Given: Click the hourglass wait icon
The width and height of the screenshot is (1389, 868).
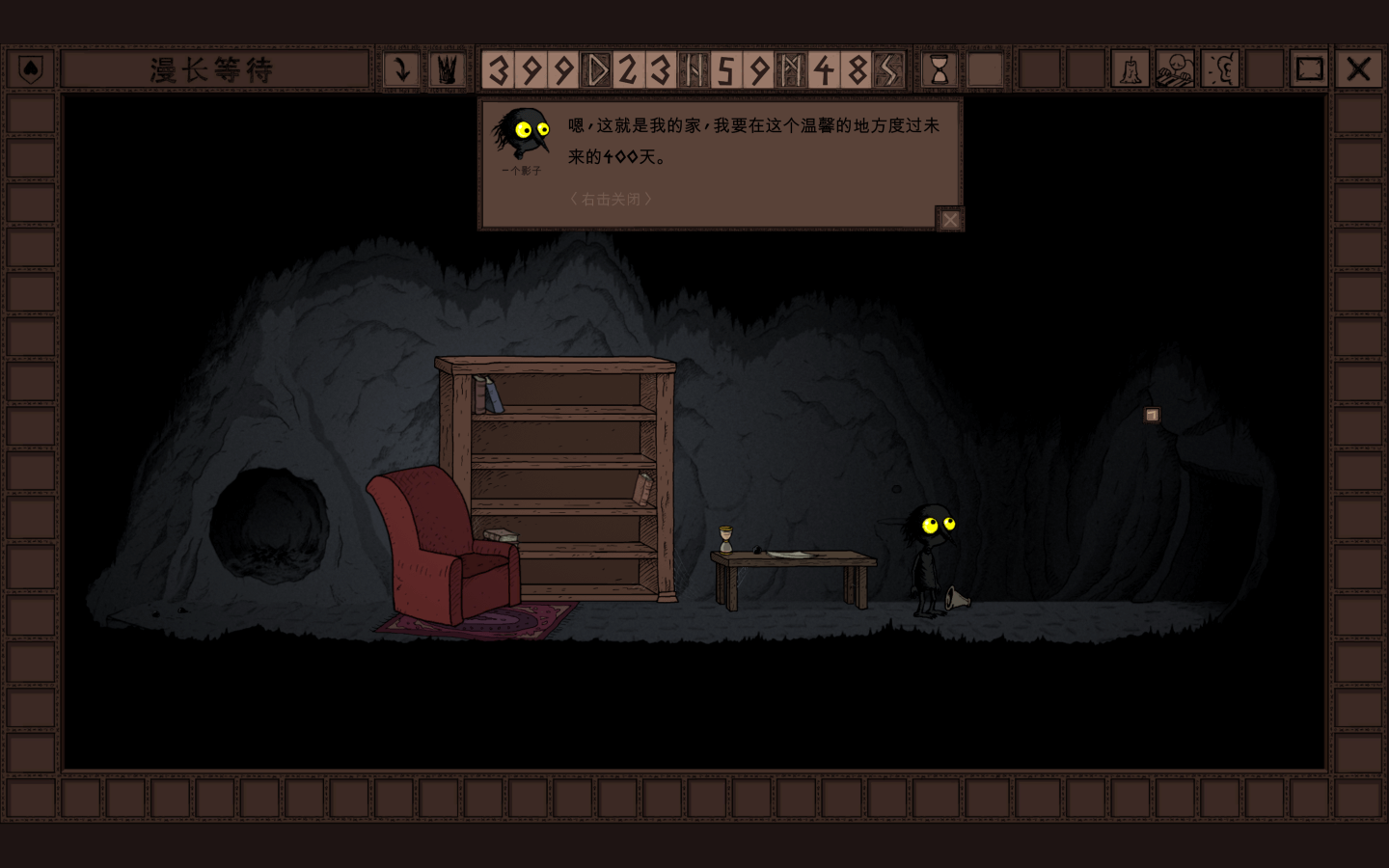Looking at the screenshot, I should pos(939,69).
